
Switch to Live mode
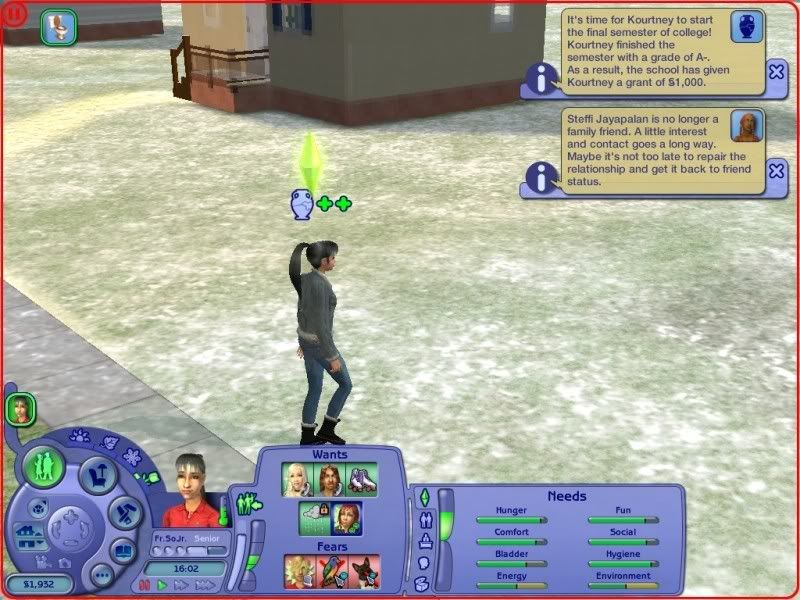(x=45, y=465)
